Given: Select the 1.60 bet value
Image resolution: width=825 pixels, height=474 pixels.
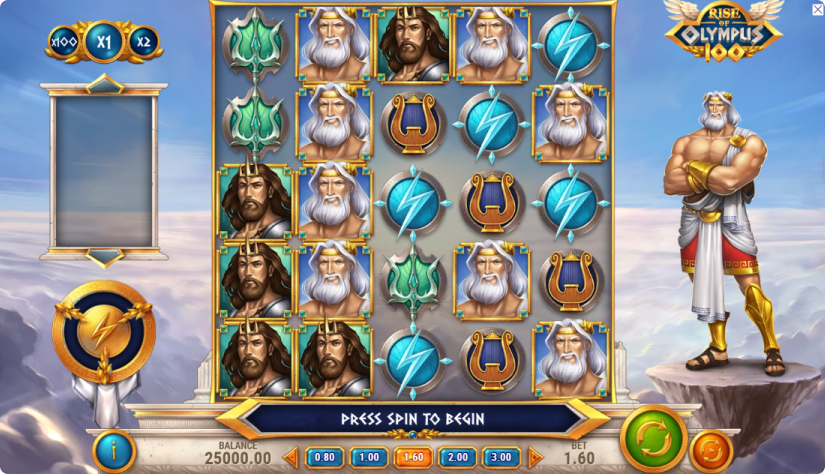Looking at the screenshot, I should tap(413, 457).
